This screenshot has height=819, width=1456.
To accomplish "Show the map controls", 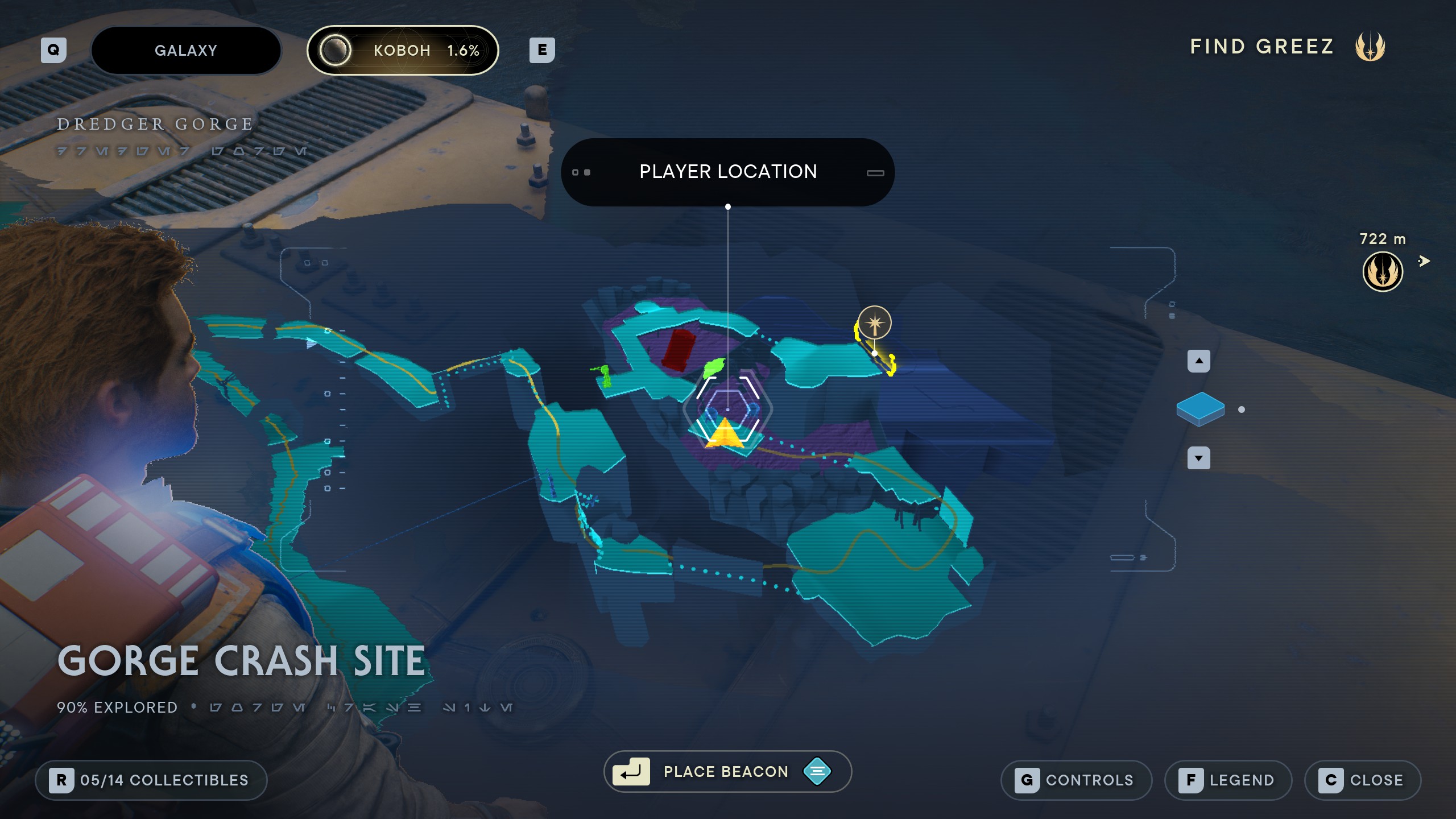I will coord(1076,780).
